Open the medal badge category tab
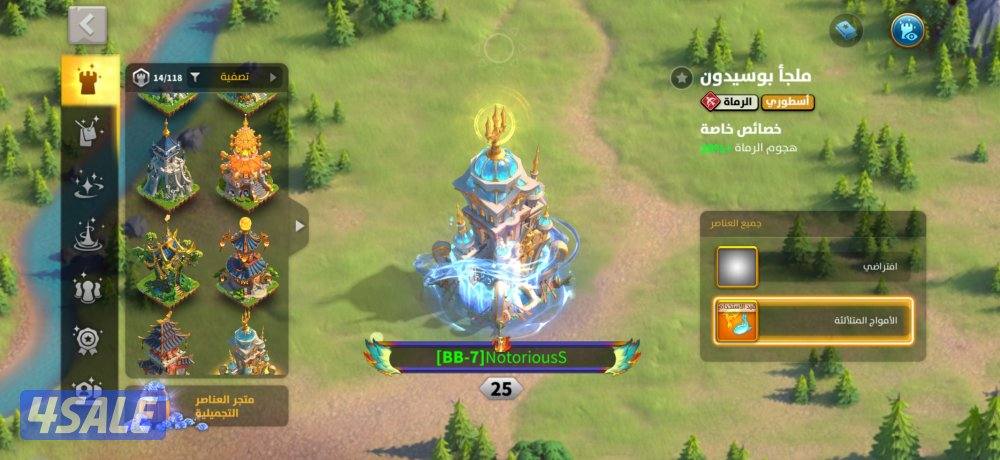Screen dimensions: 1000x460 pyautogui.click(x=90, y=340)
